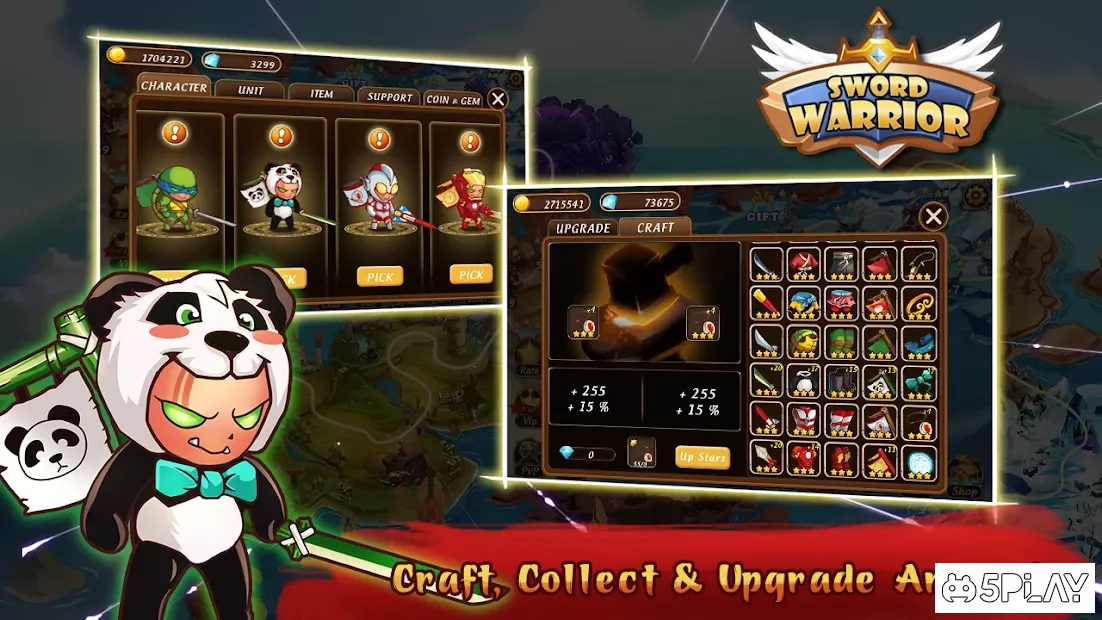Open the Unit tab
1102x620 pixels.
251,90
